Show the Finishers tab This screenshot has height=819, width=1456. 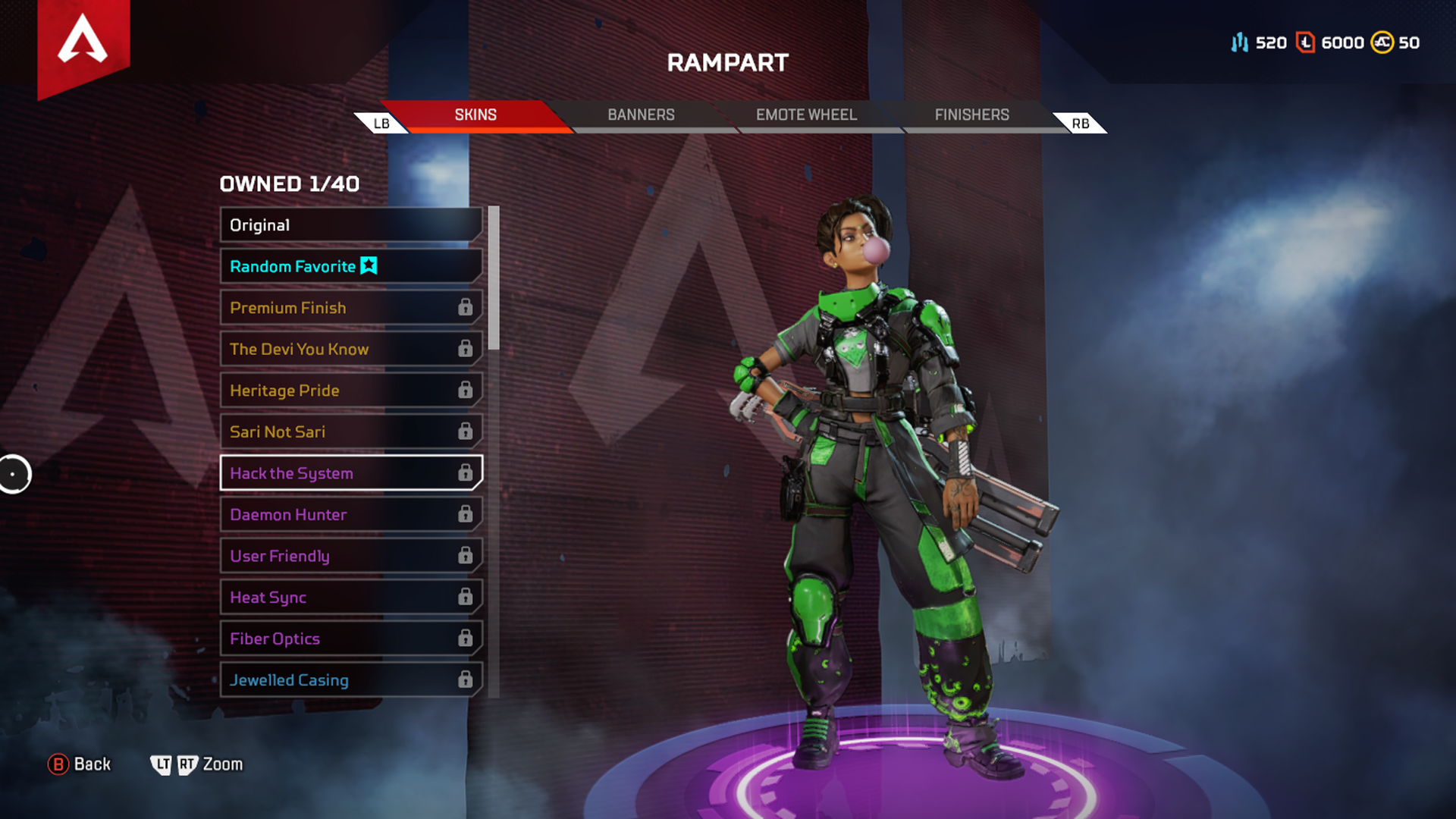click(971, 115)
